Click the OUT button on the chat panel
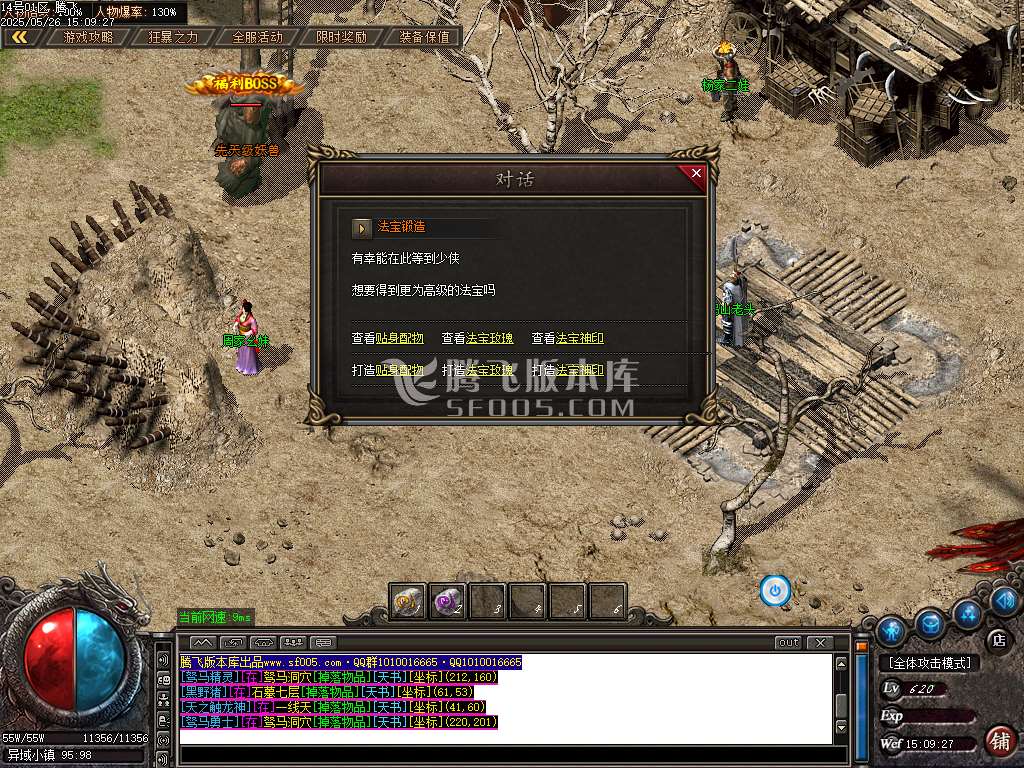Image resolution: width=1024 pixels, height=768 pixels. pyautogui.click(x=788, y=642)
